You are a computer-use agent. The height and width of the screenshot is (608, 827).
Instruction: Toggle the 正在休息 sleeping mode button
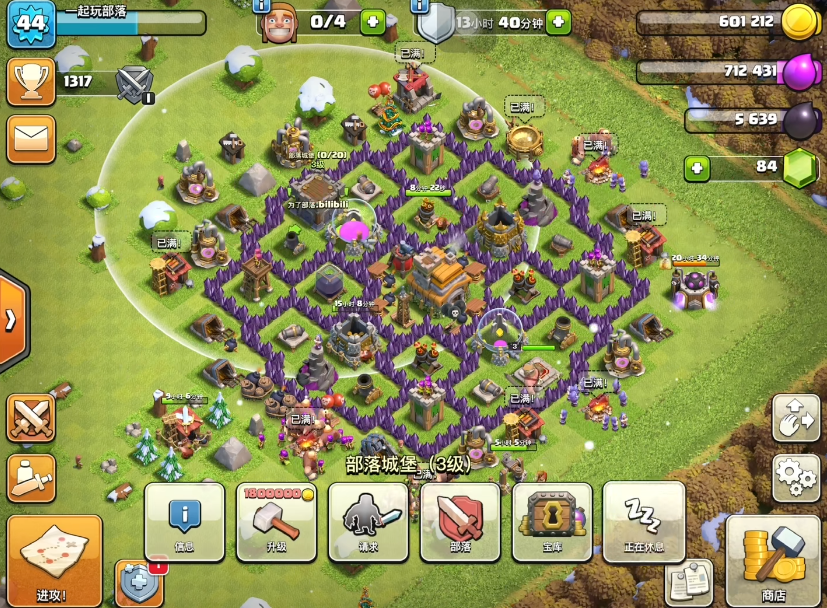pyautogui.click(x=644, y=521)
